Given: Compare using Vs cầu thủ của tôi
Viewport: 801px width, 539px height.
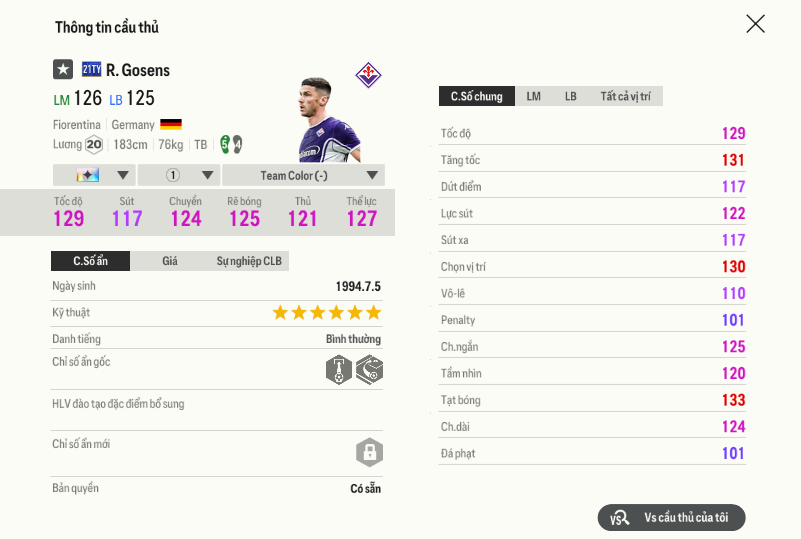Looking at the screenshot, I should 671,517.
